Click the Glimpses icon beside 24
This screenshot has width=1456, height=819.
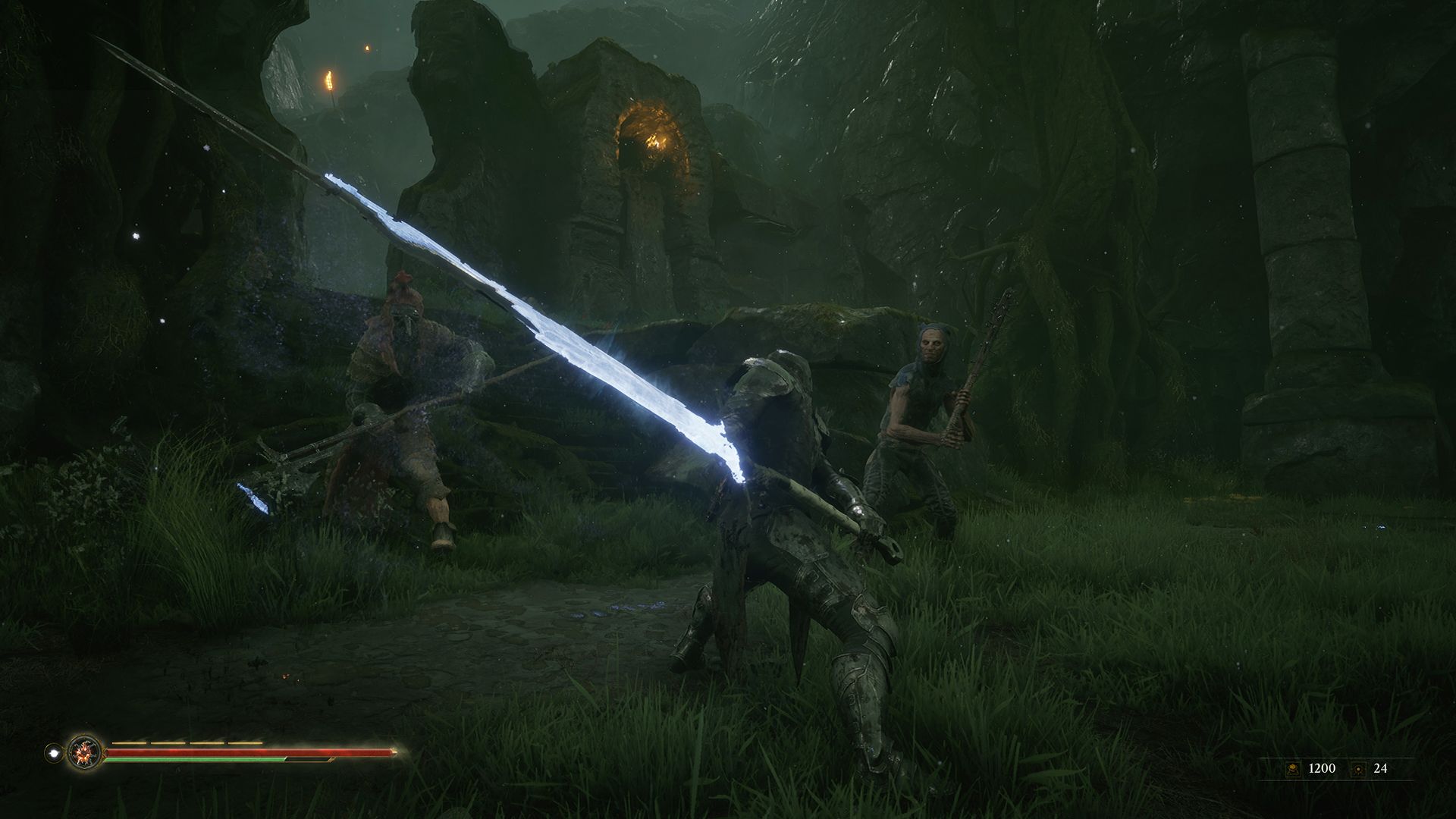click(1358, 769)
